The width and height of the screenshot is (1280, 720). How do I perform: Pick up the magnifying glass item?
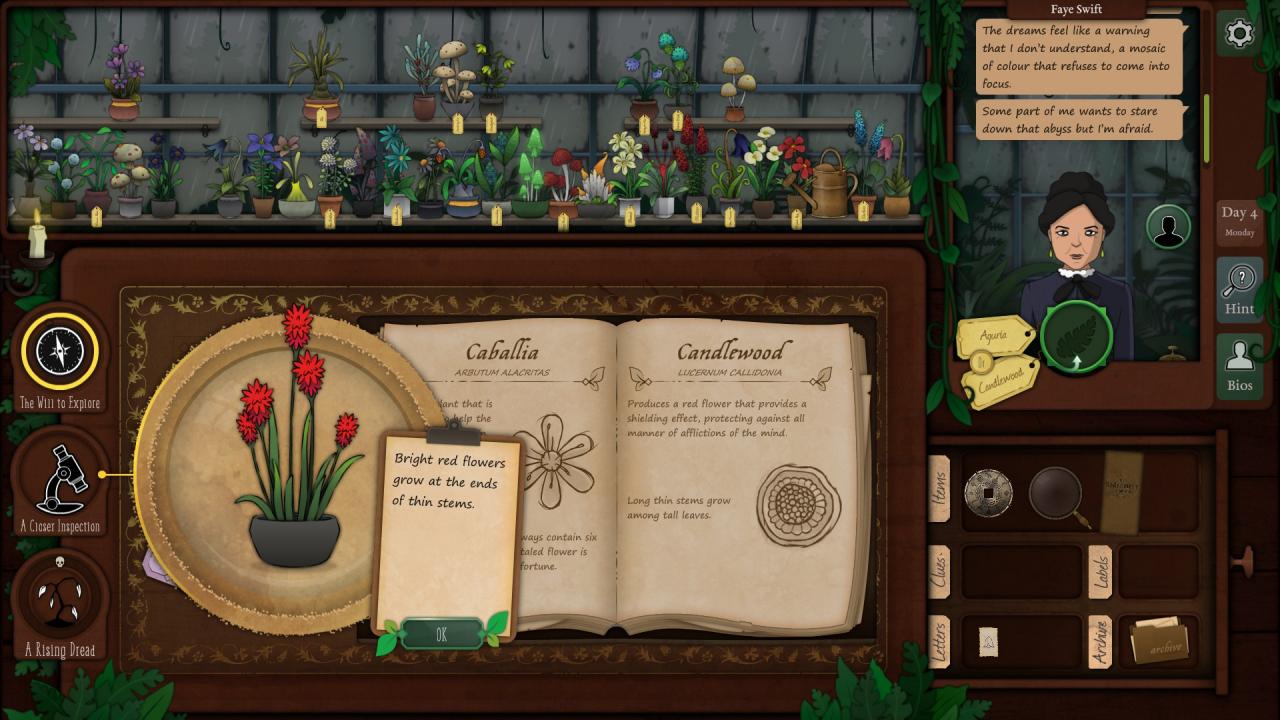click(1057, 493)
